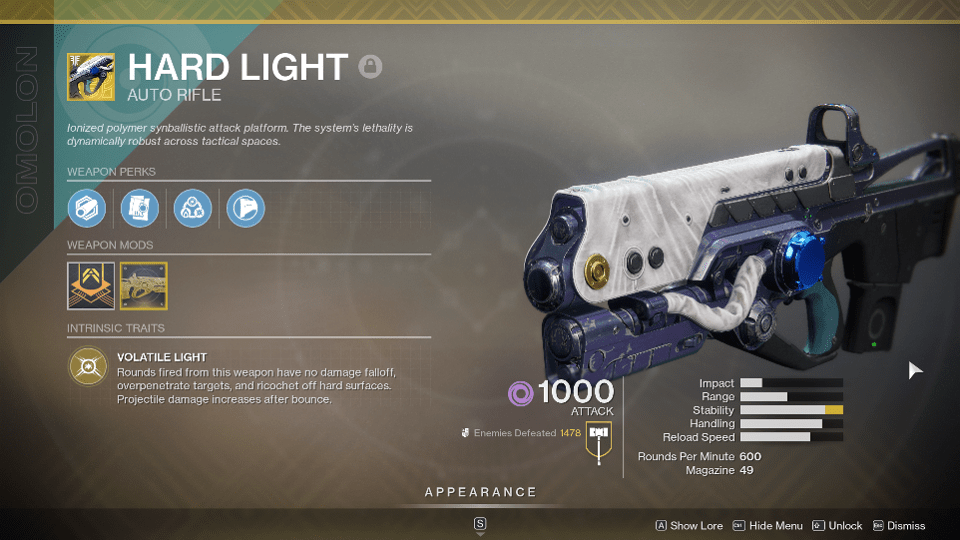This screenshot has width=960, height=540.
Task: Click the hammer banner kill tracker icon
Action: [599, 440]
